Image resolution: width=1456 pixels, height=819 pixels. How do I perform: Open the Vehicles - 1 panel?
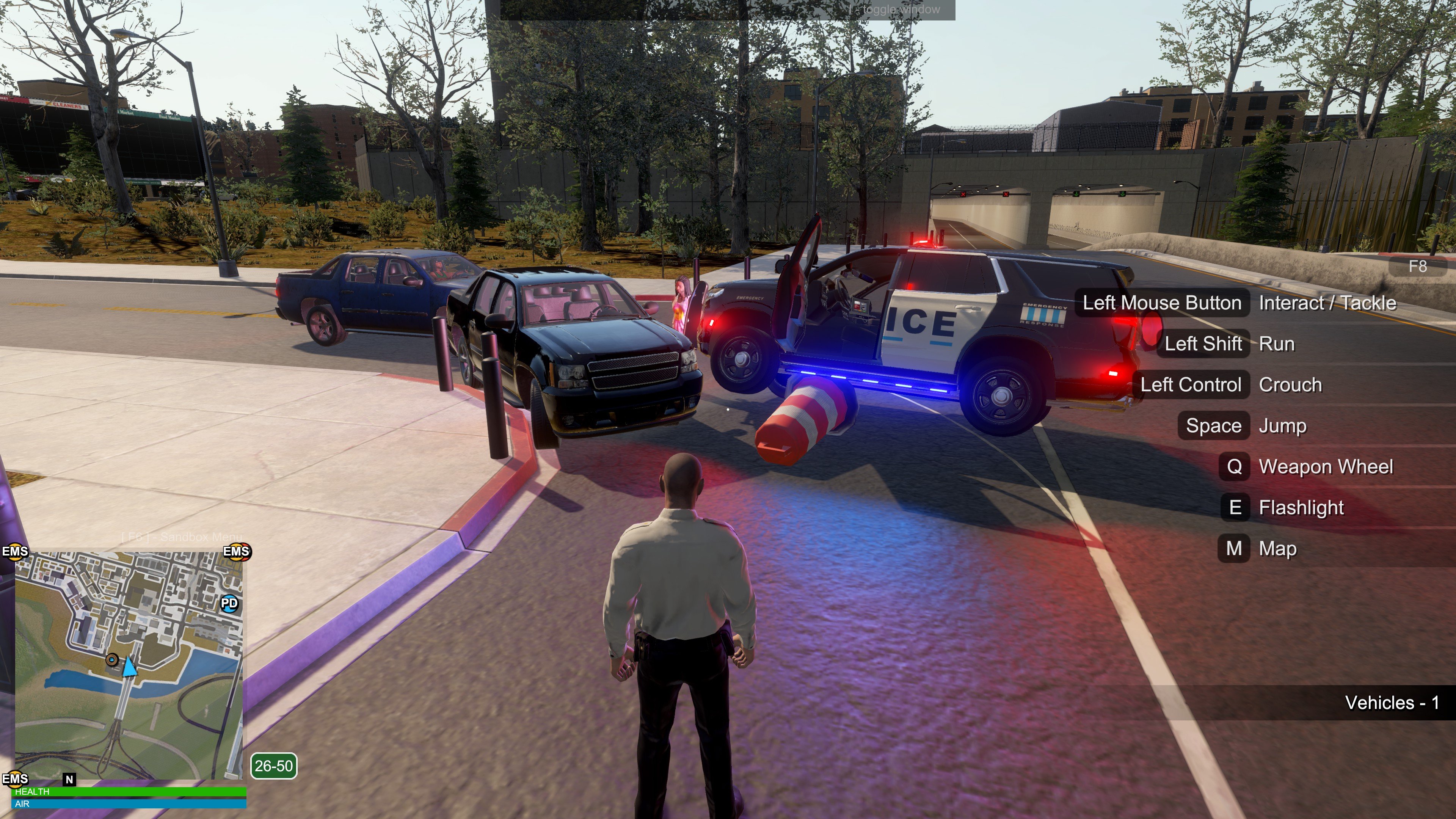1391,703
